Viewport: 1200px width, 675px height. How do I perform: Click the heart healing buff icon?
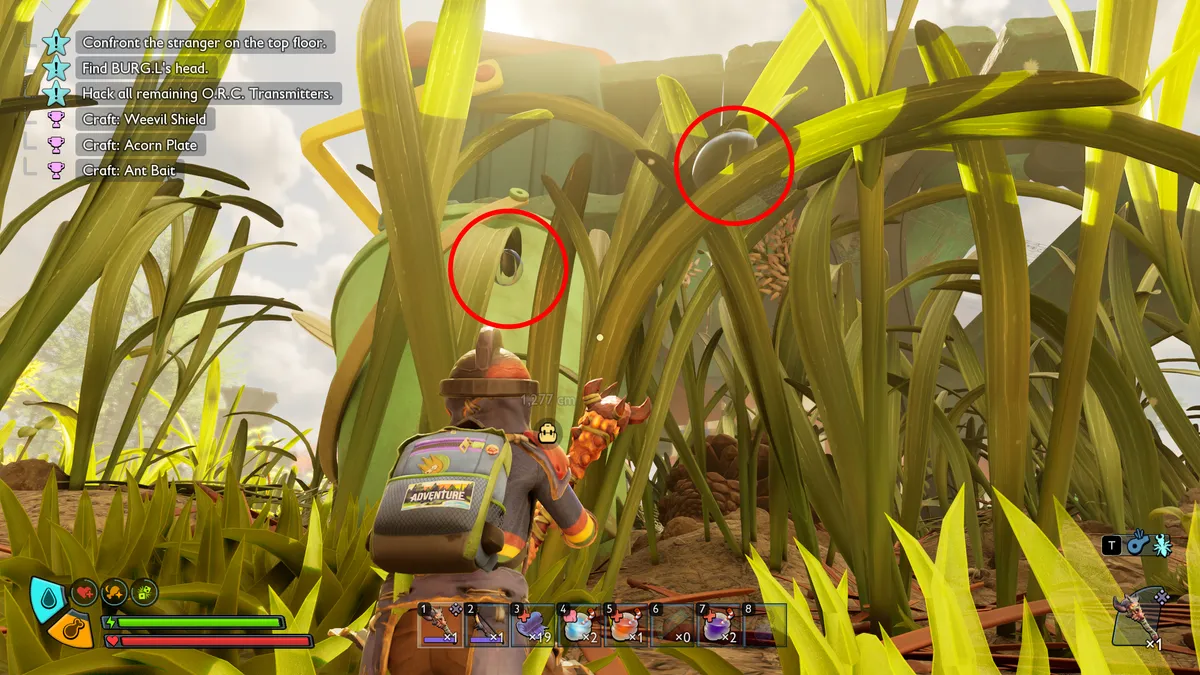[x=85, y=592]
